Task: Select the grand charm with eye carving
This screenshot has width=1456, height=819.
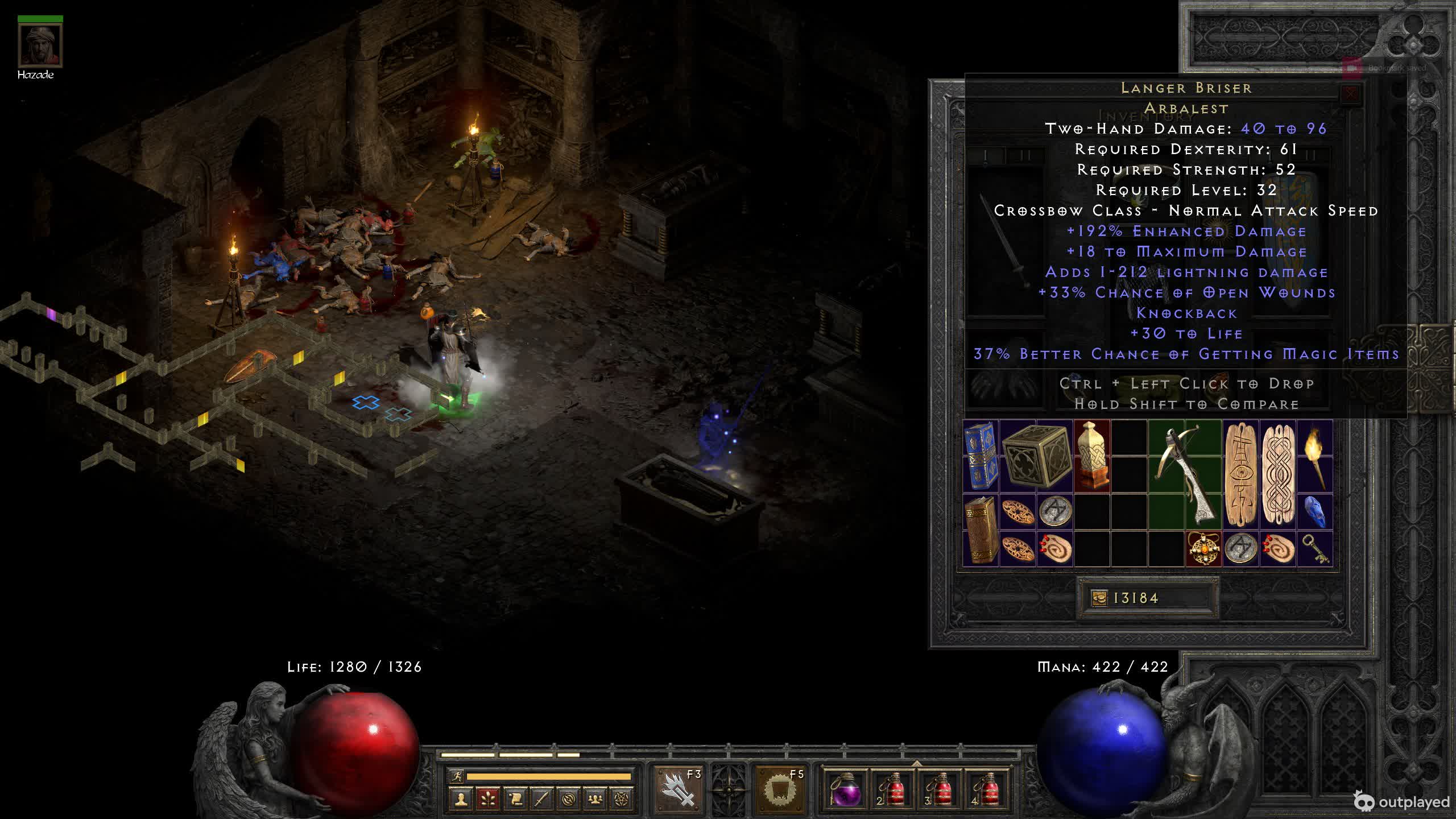Action: pyautogui.click(x=1240, y=475)
